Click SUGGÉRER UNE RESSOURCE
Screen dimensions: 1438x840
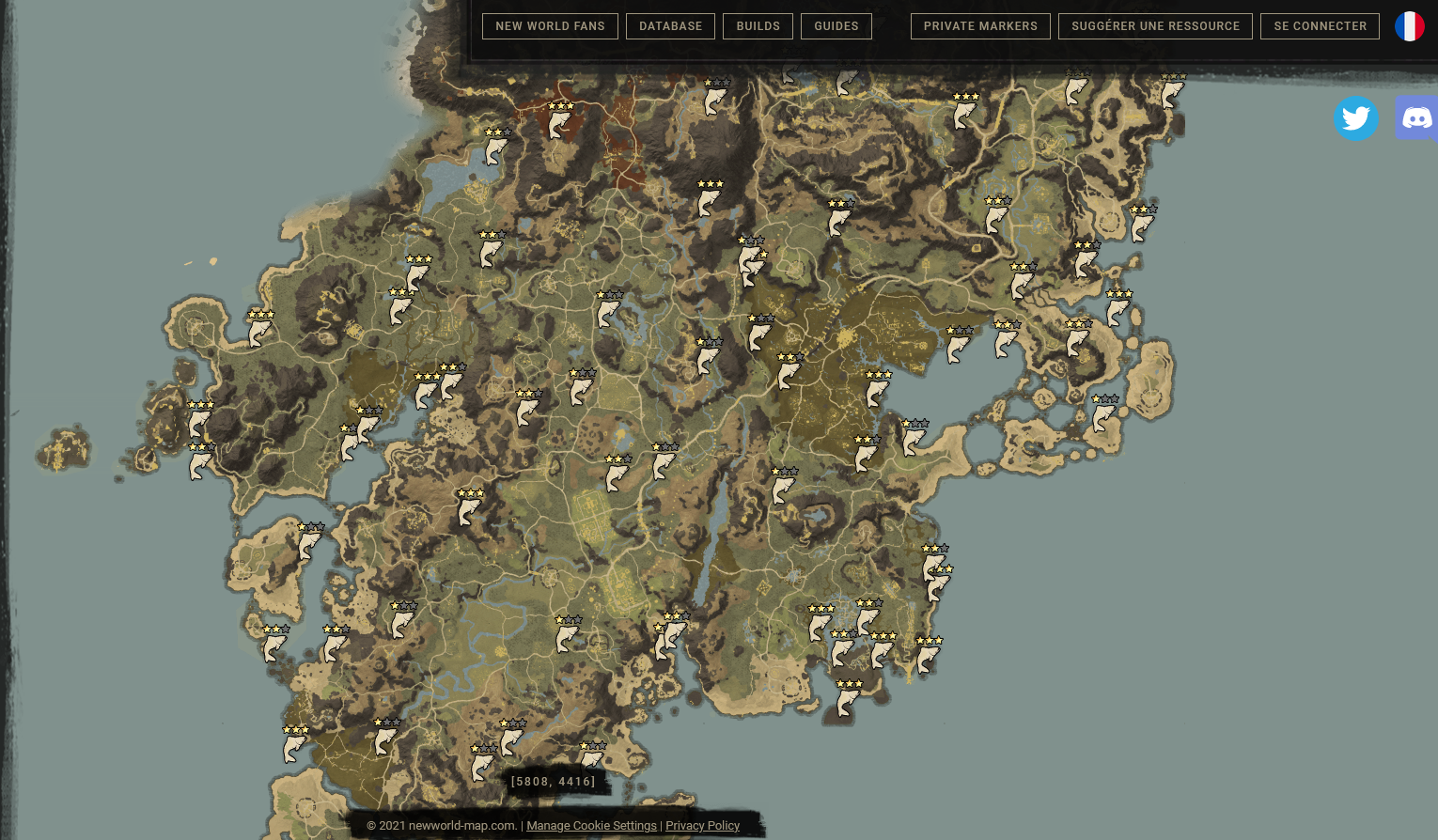[x=1155, y=26]
